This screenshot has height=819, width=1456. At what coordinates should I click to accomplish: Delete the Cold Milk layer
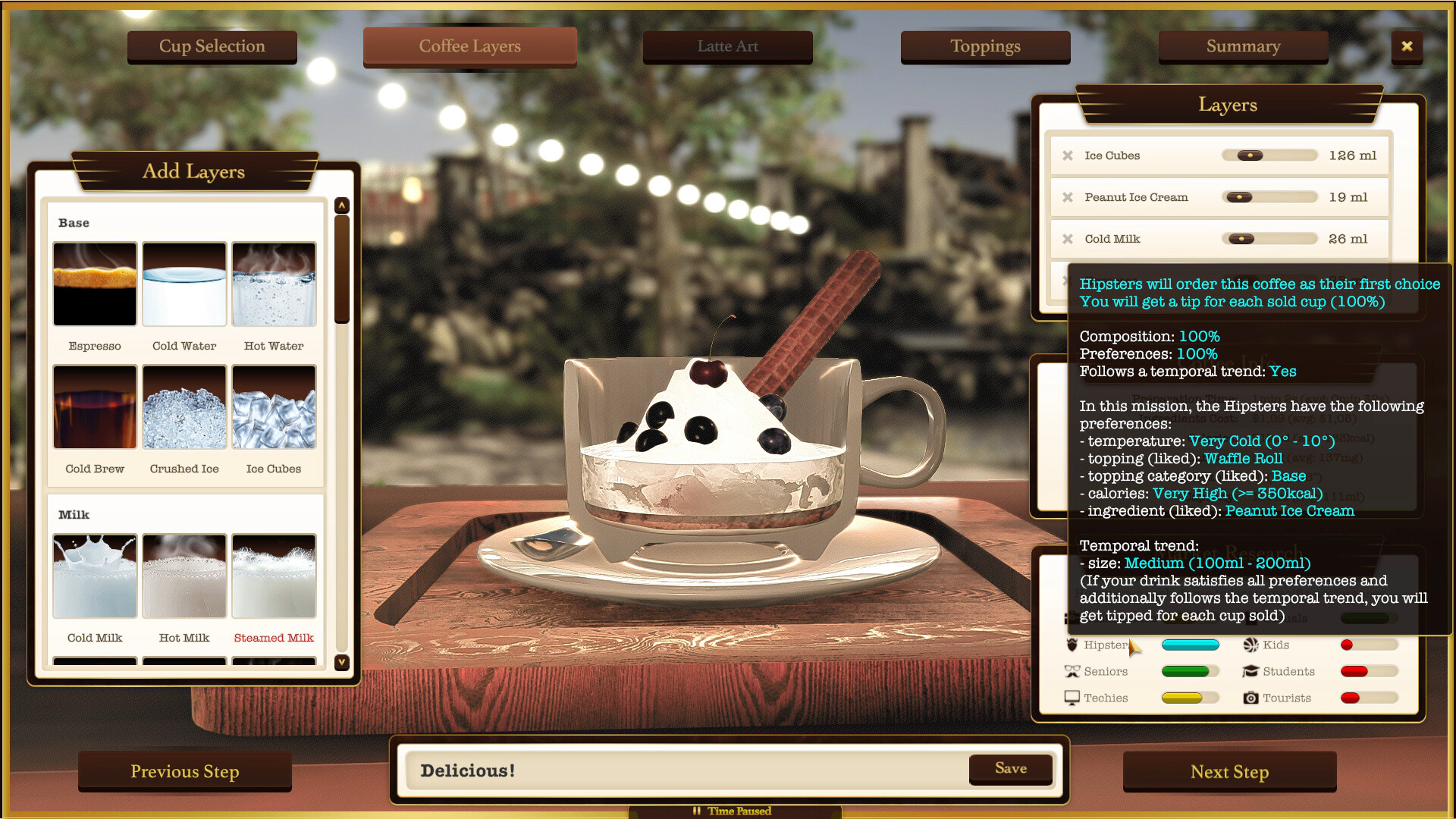click(1069, 238)
